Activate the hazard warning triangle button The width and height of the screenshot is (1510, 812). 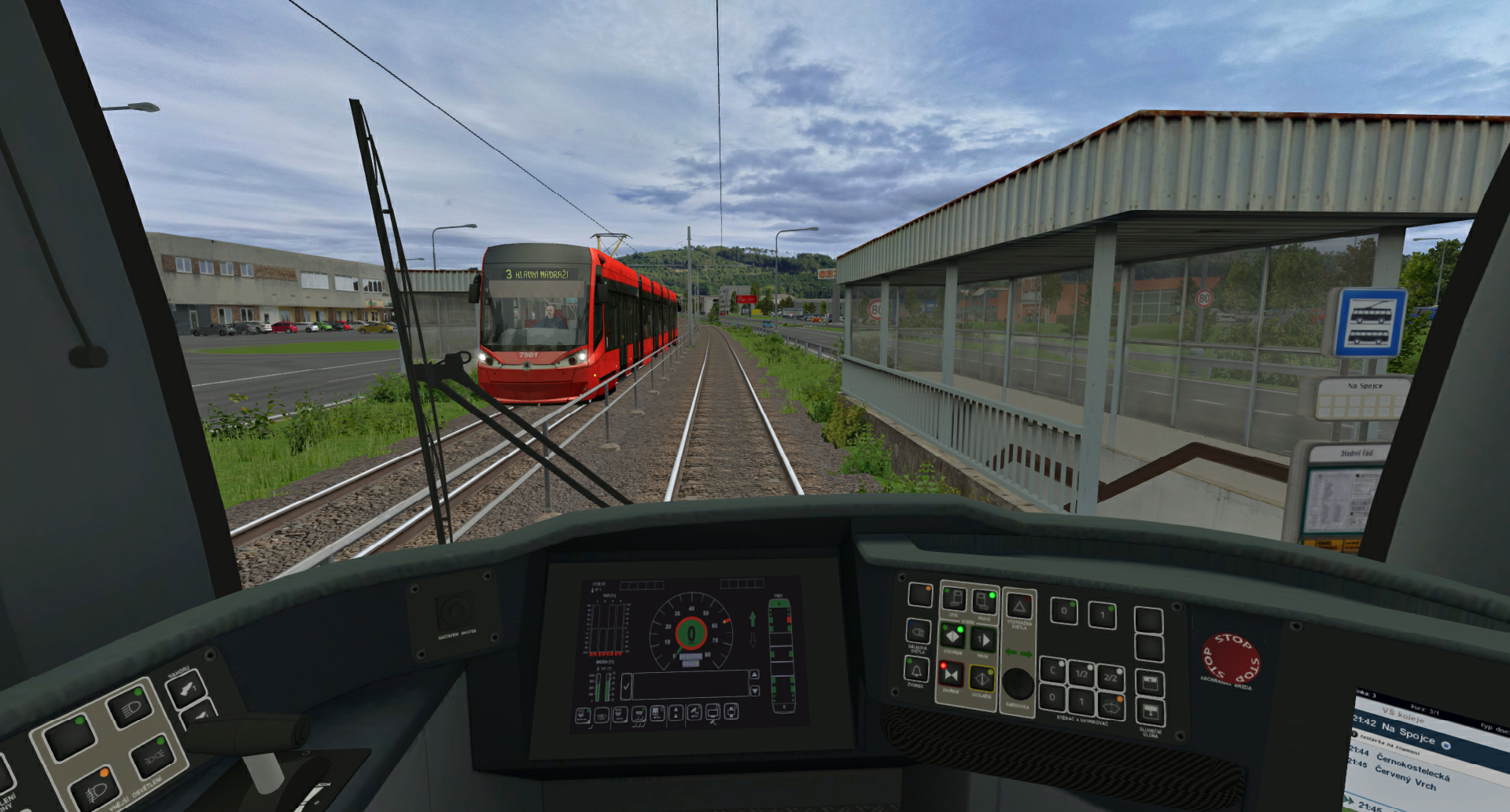[x=1019, y=606]
